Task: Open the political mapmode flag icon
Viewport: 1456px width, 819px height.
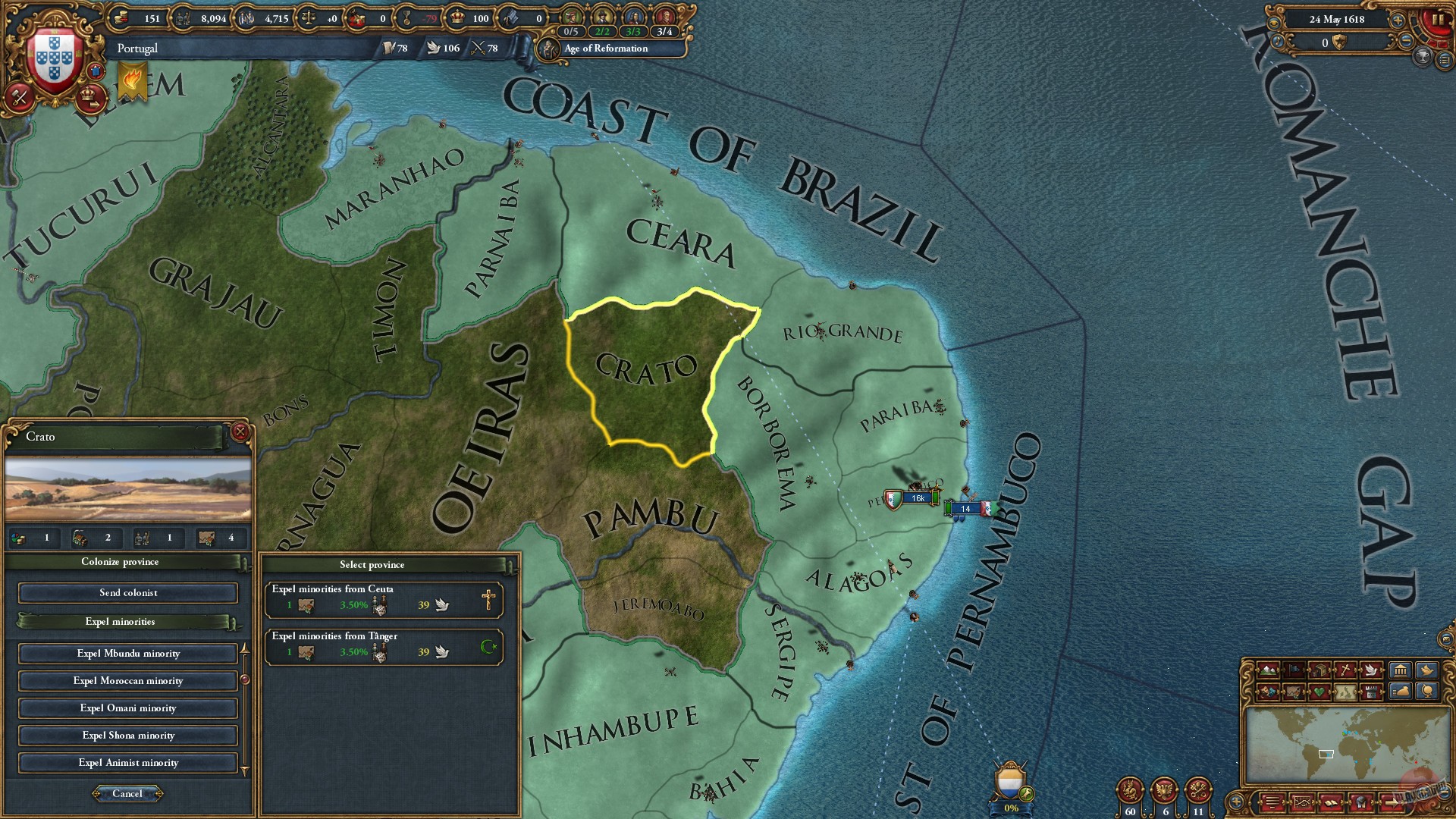Action: pos(1294,670)
